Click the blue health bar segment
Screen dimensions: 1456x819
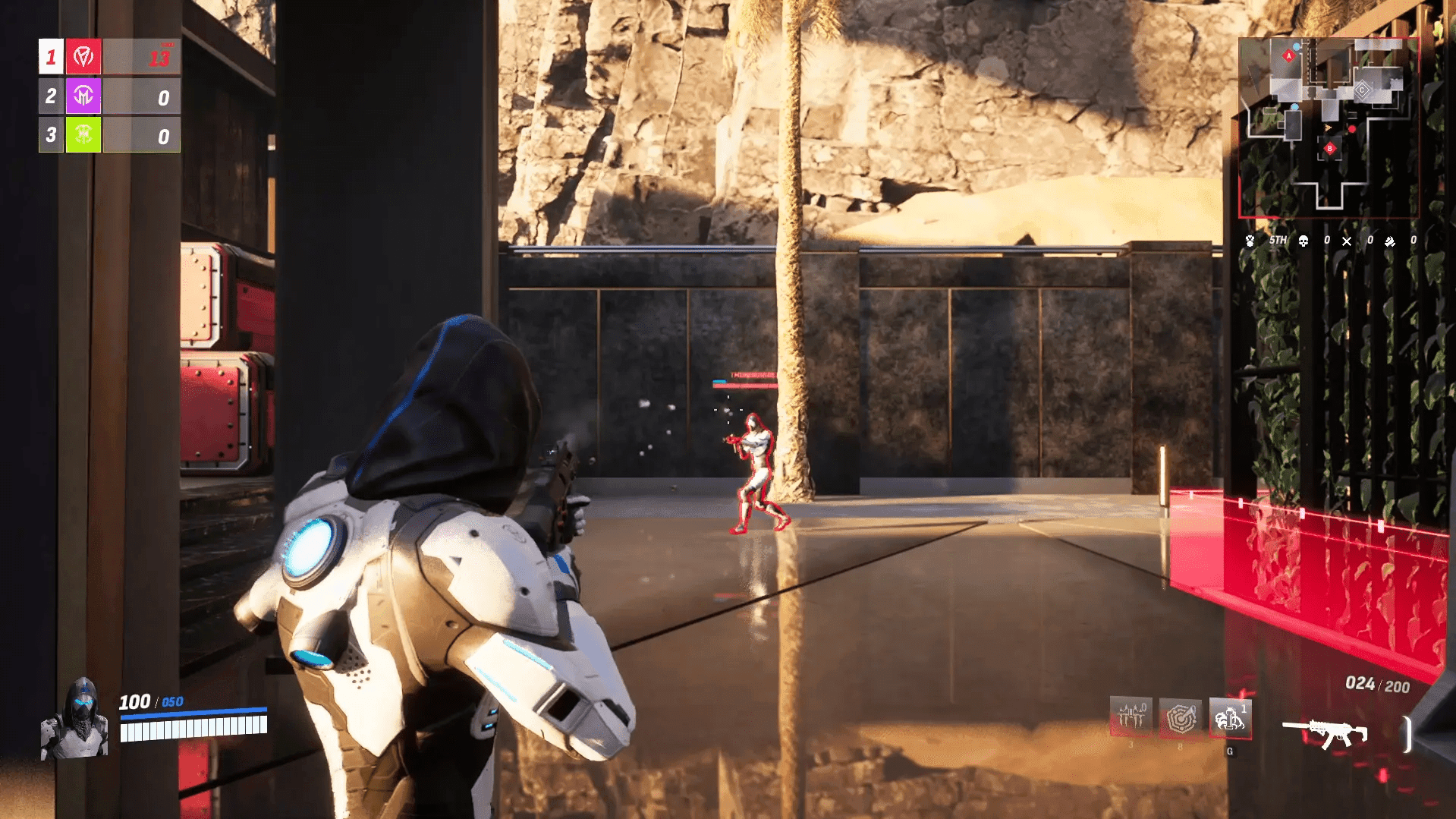click(x=193, y=711)
